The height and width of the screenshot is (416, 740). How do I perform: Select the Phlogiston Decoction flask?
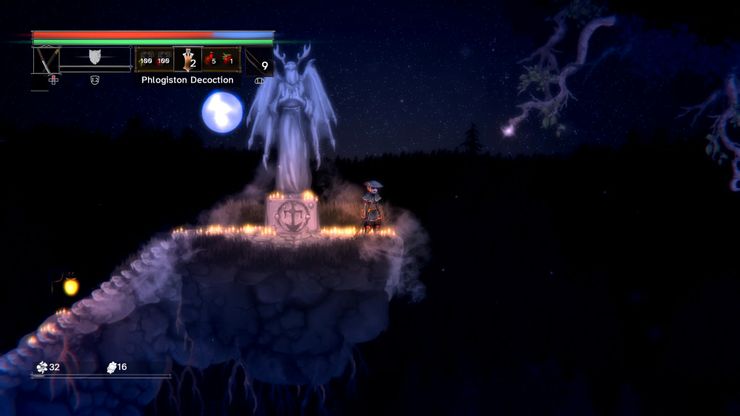pos(187,60)
